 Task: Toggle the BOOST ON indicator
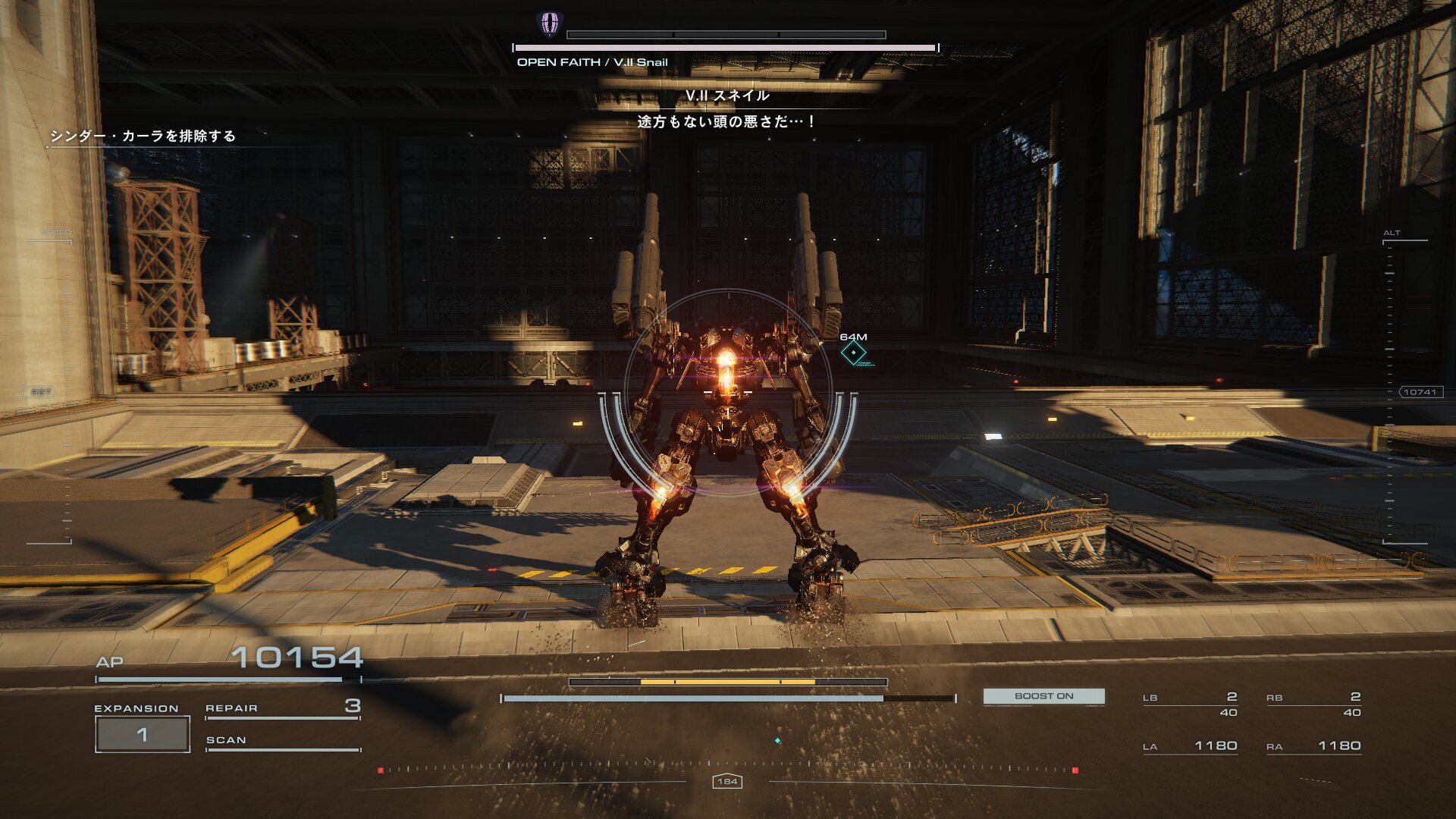coord(1043,696)
